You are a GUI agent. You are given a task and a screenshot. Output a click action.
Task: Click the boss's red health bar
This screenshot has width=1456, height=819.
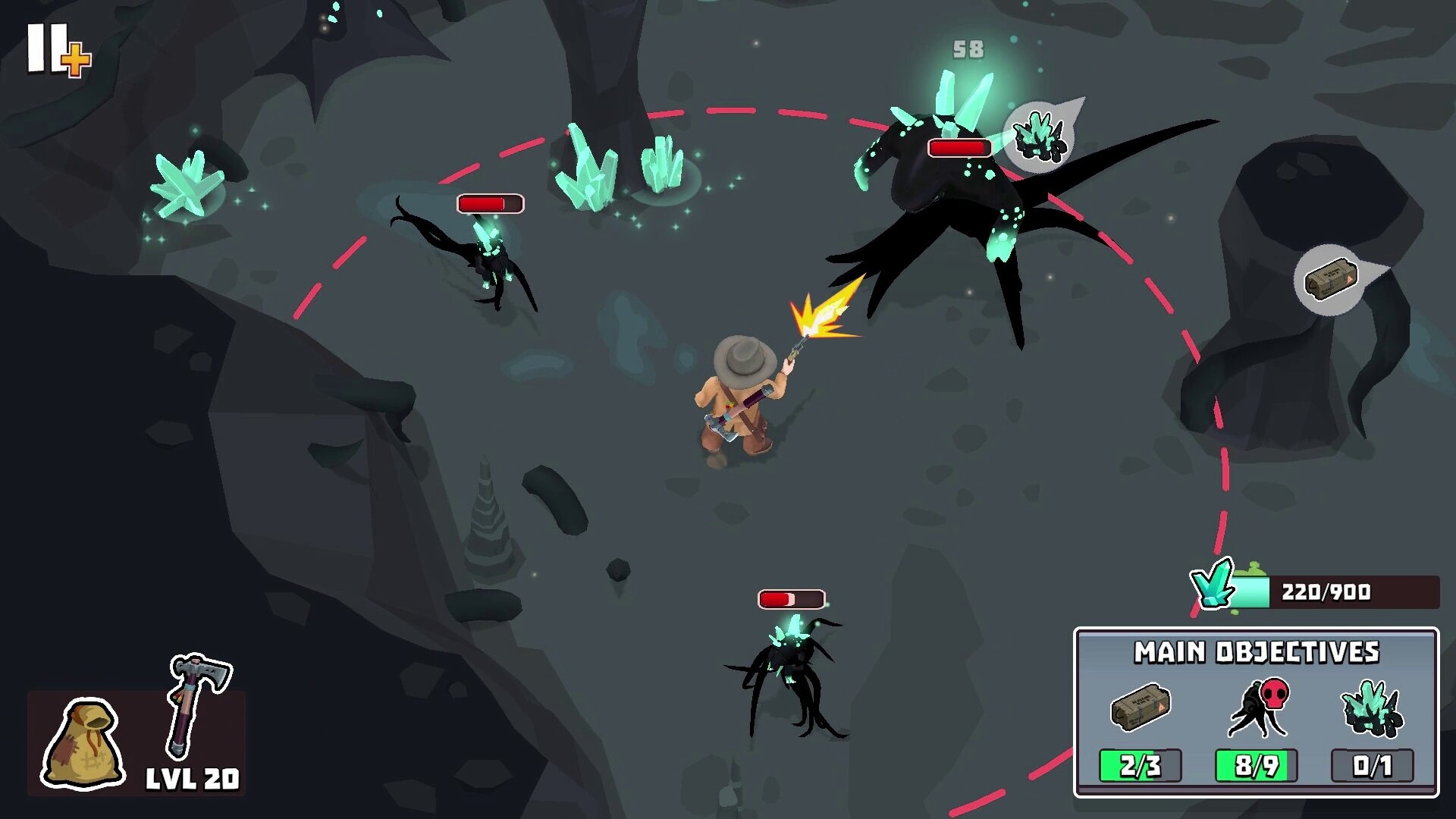pyautogui.click(x=958, y=149)
